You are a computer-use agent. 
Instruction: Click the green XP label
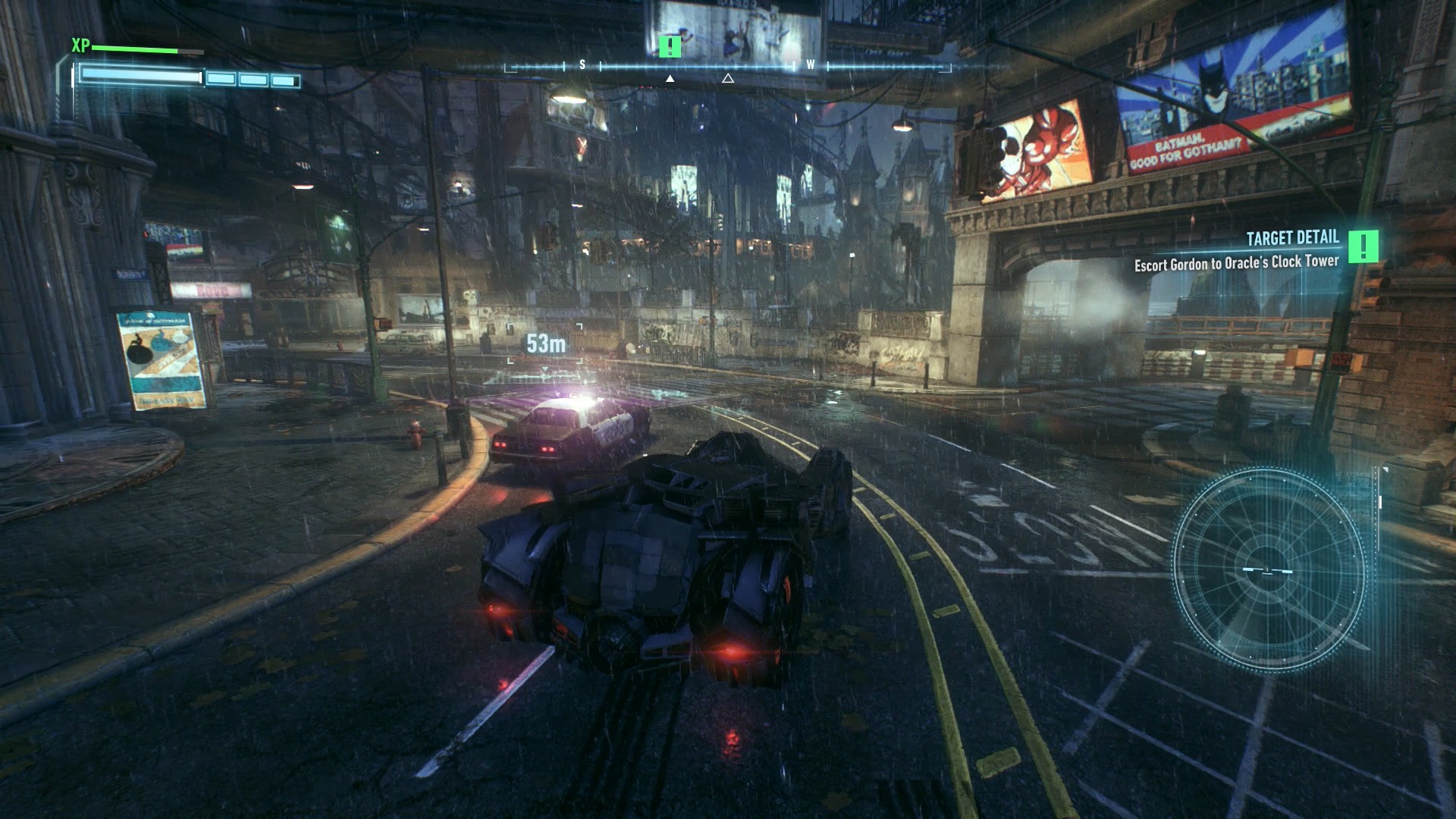[x=80, y=46]
